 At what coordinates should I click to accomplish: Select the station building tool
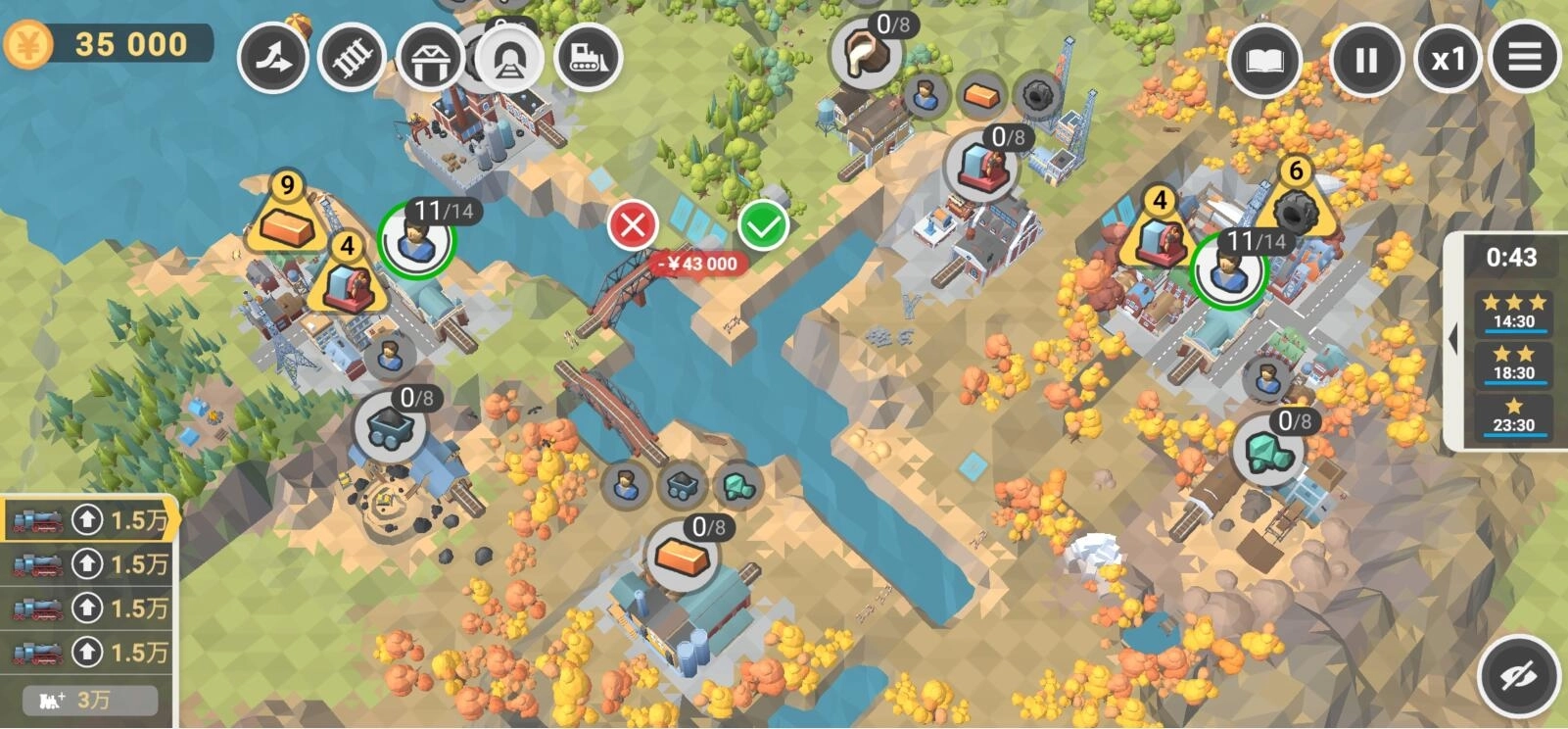pos(430,59)
